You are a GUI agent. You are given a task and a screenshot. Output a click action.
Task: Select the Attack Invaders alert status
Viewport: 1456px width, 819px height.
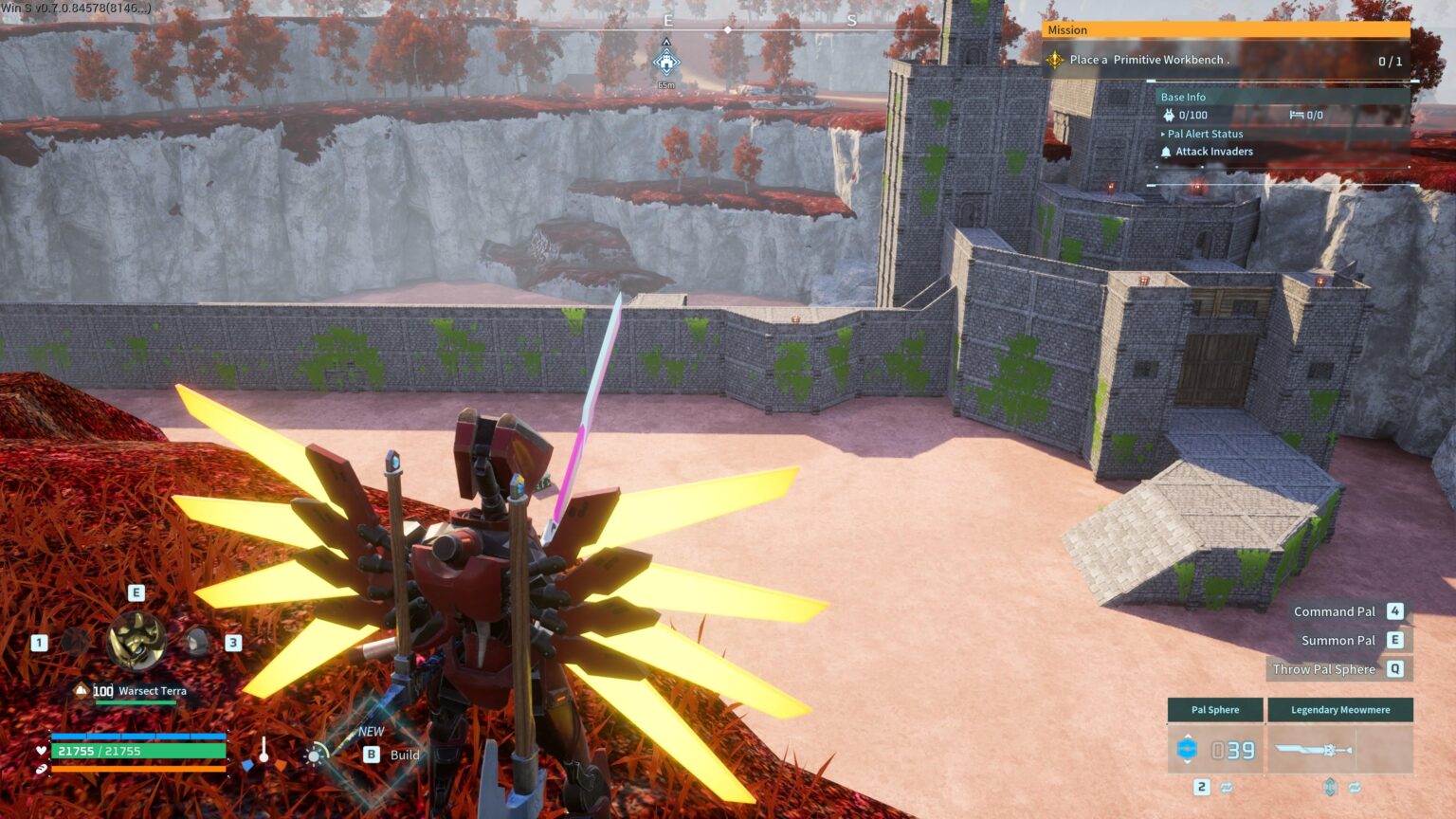click(x=1213, y=152)
